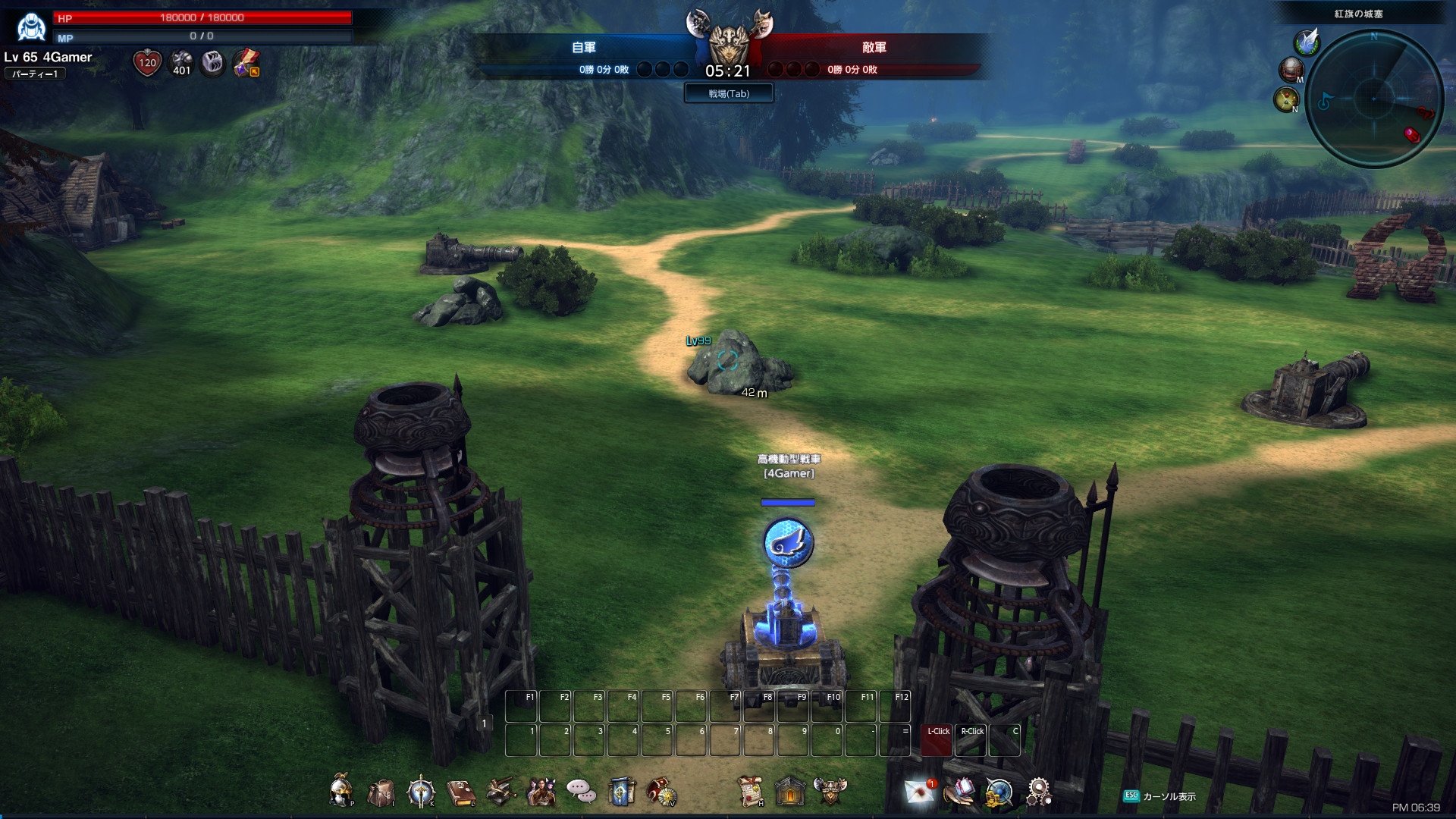Open the character profile helmet icon
This screenshot has height=819, width=1456.
(341, 792)
